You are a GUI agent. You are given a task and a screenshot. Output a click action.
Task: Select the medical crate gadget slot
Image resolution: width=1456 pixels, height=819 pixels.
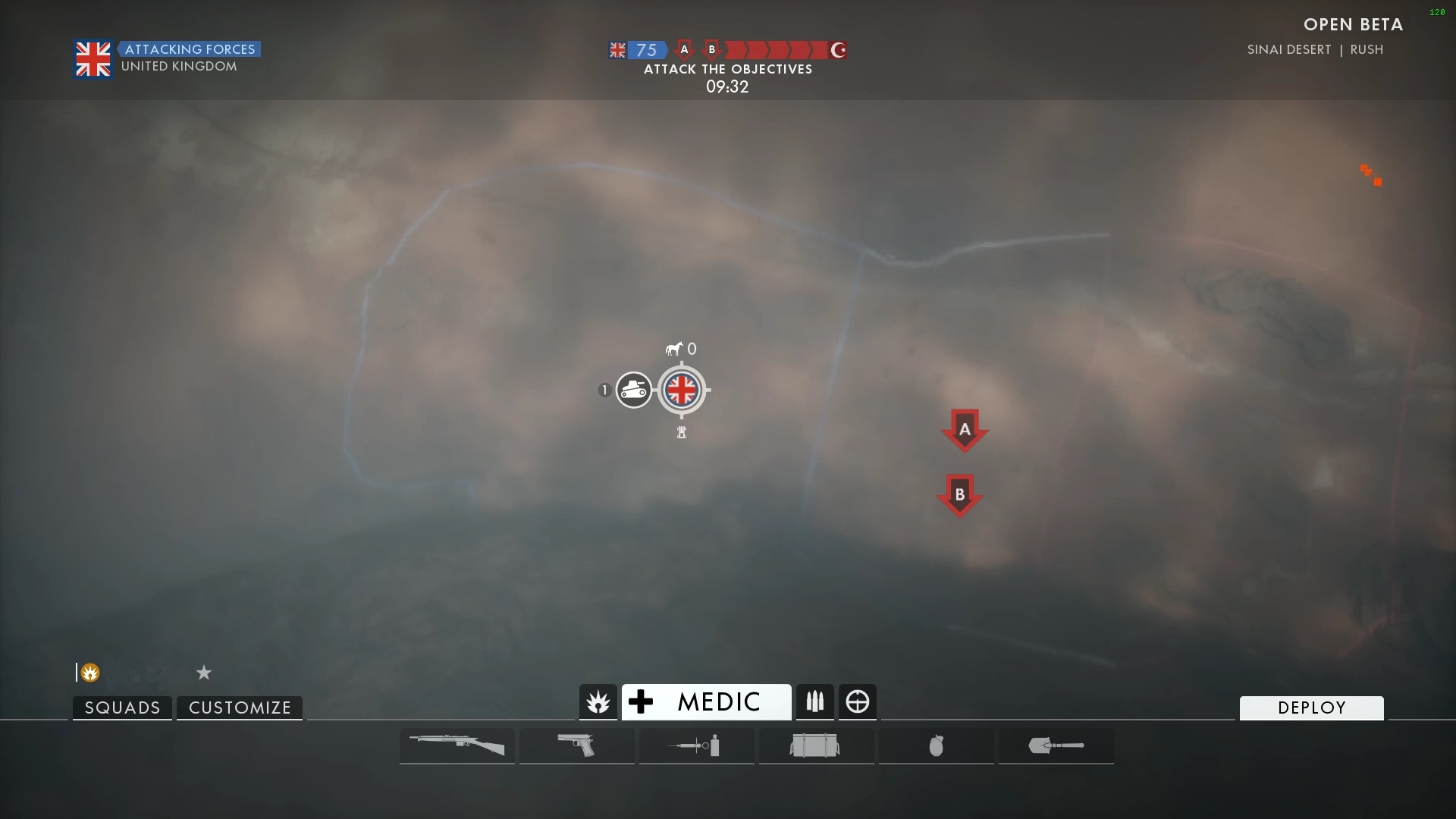point(816,745)
